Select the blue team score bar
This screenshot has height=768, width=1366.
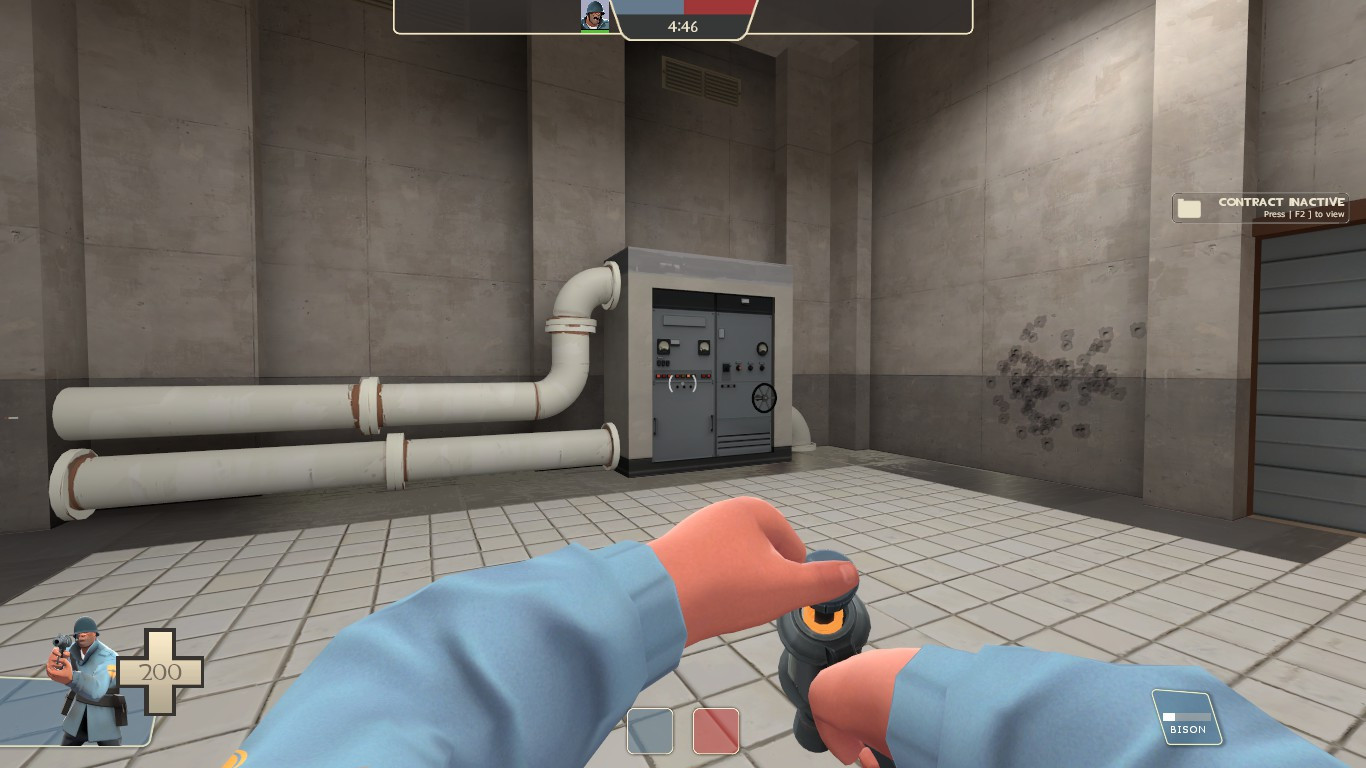(650, 6)
